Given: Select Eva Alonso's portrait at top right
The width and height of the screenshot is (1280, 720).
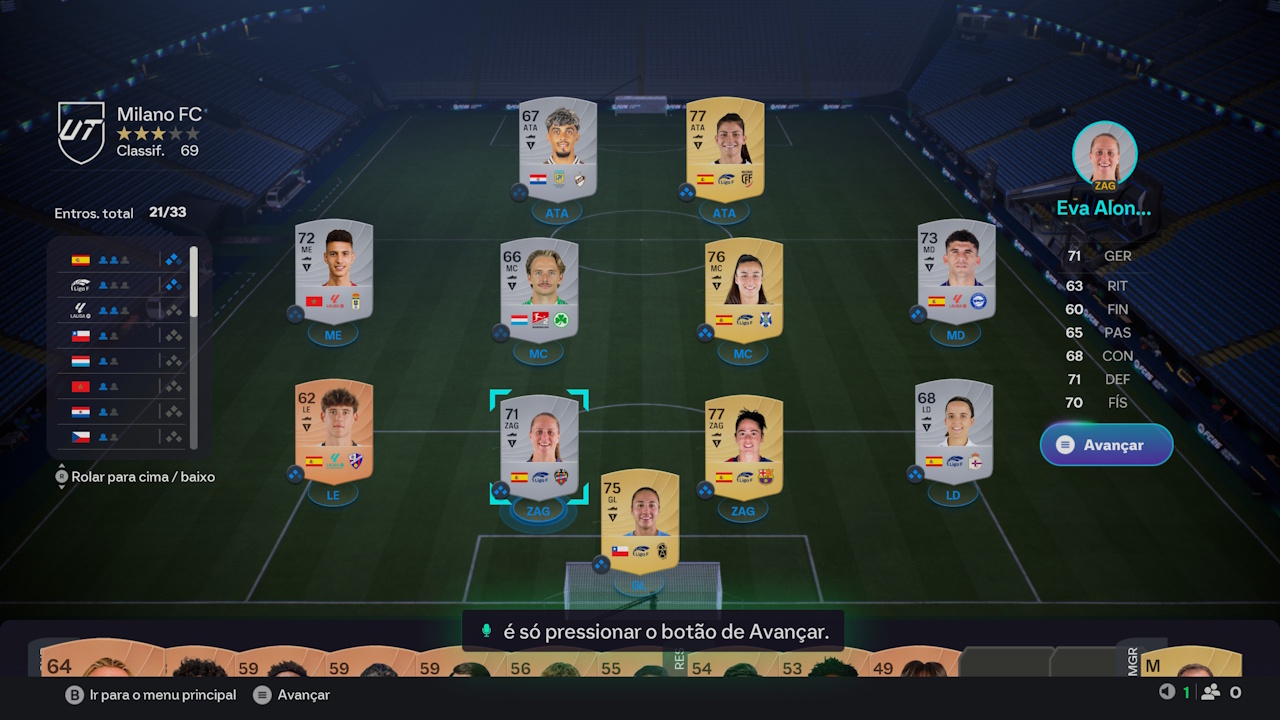Looking at the screenshot, I should pyautogui.click(x=1105, y=152).
